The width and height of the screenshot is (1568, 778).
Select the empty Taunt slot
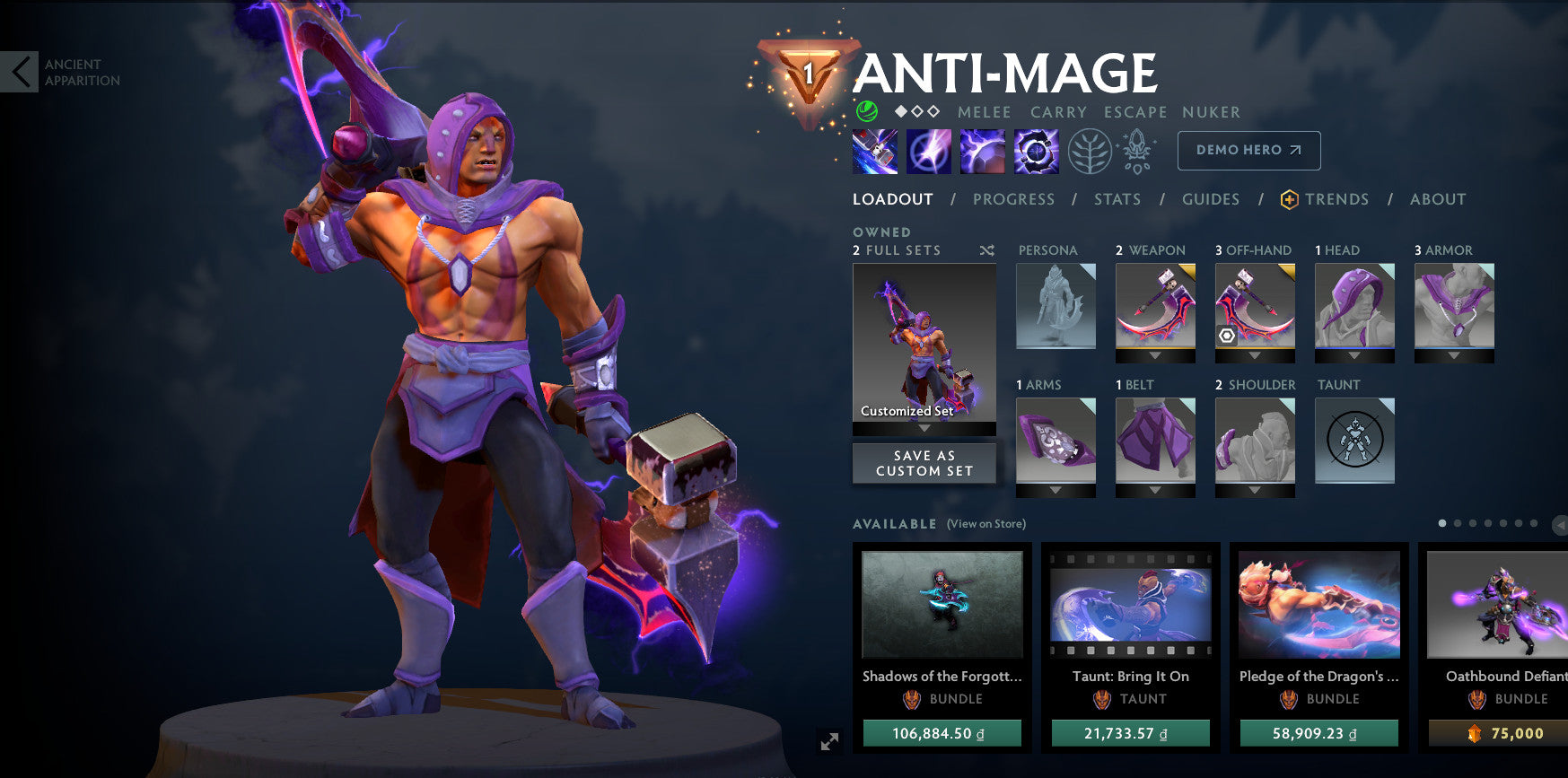click(x=1354, y=441)
